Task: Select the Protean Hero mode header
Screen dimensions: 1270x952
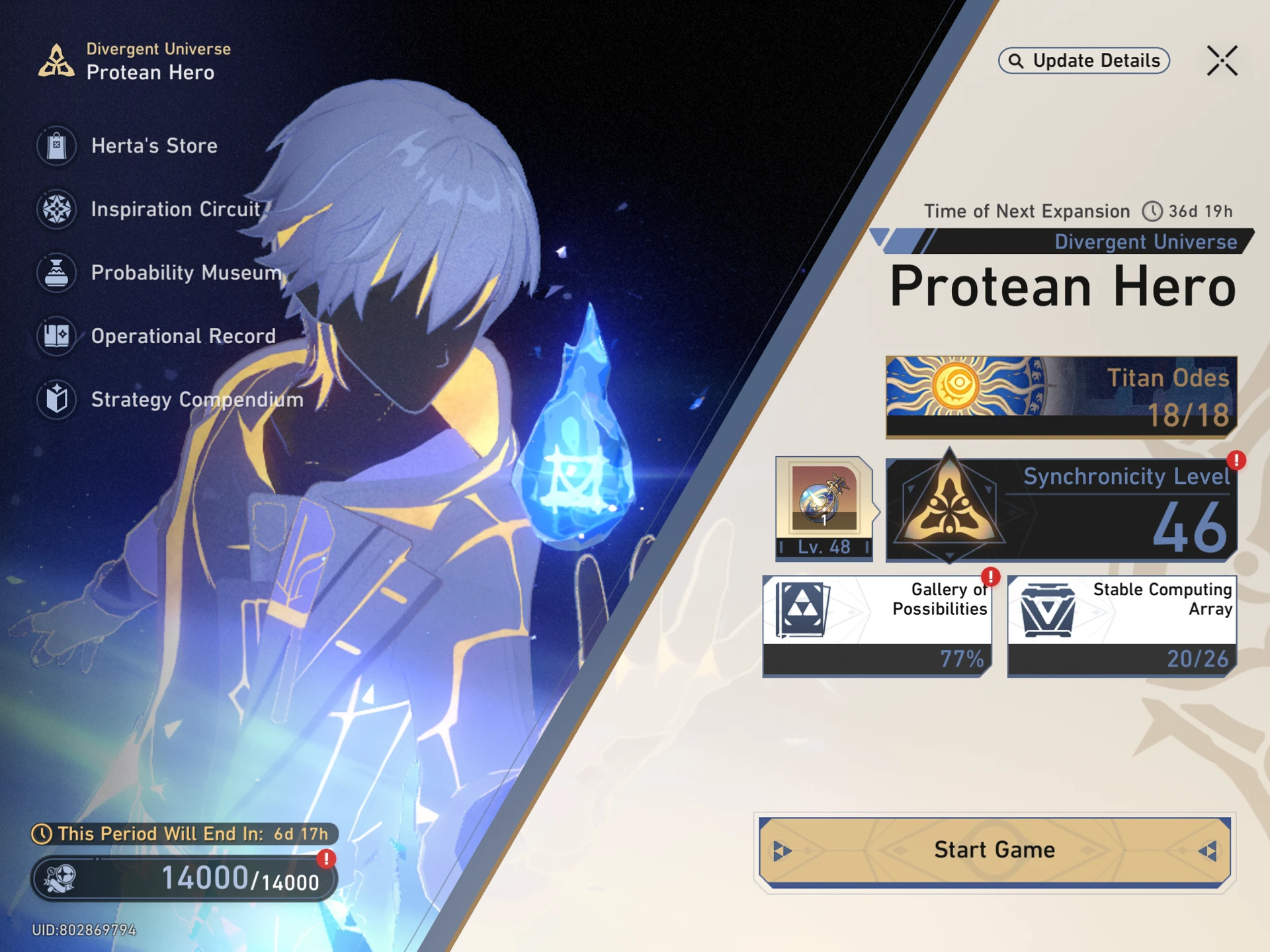Action: coord(1062,286)
